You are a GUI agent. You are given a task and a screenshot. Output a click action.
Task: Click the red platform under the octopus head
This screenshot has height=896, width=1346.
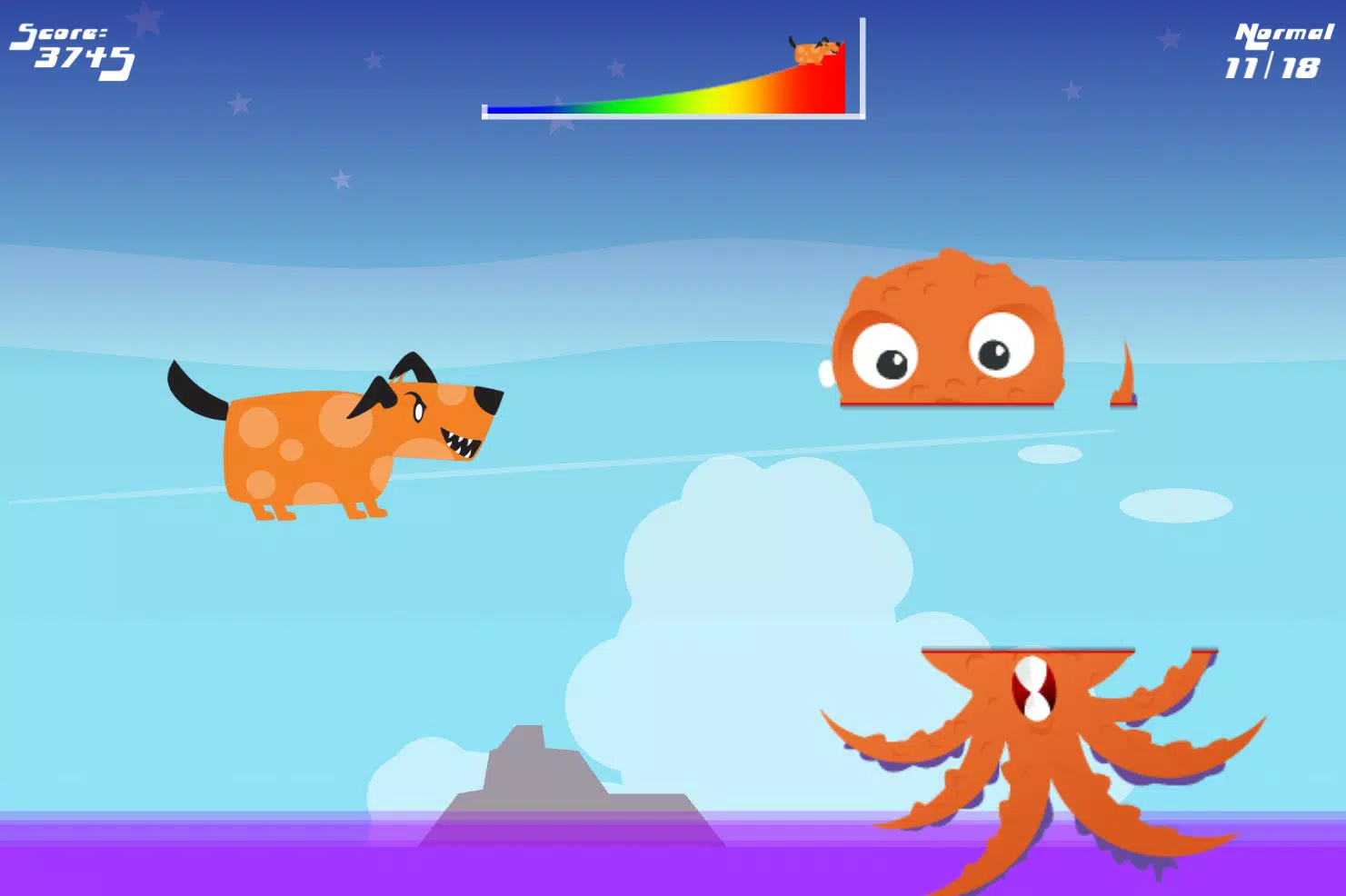(945, 402)
